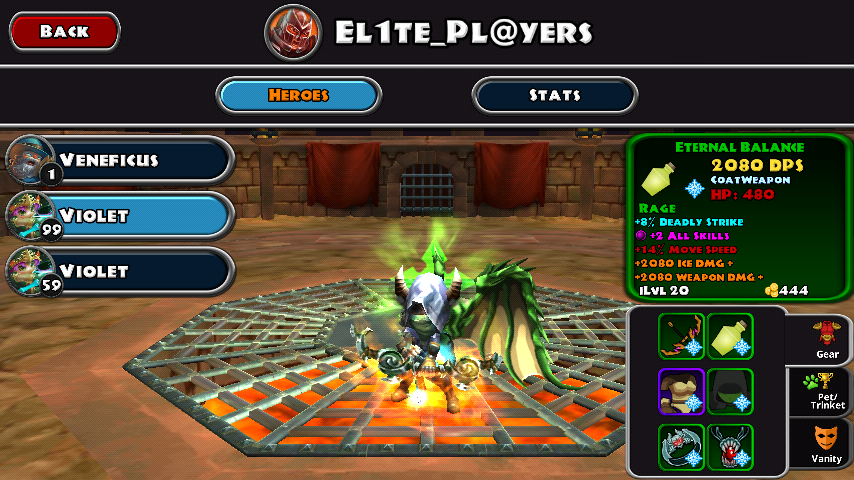Go back using the Back button
The width and height of the screenshot is (854, 480).
tap(65, 32)
